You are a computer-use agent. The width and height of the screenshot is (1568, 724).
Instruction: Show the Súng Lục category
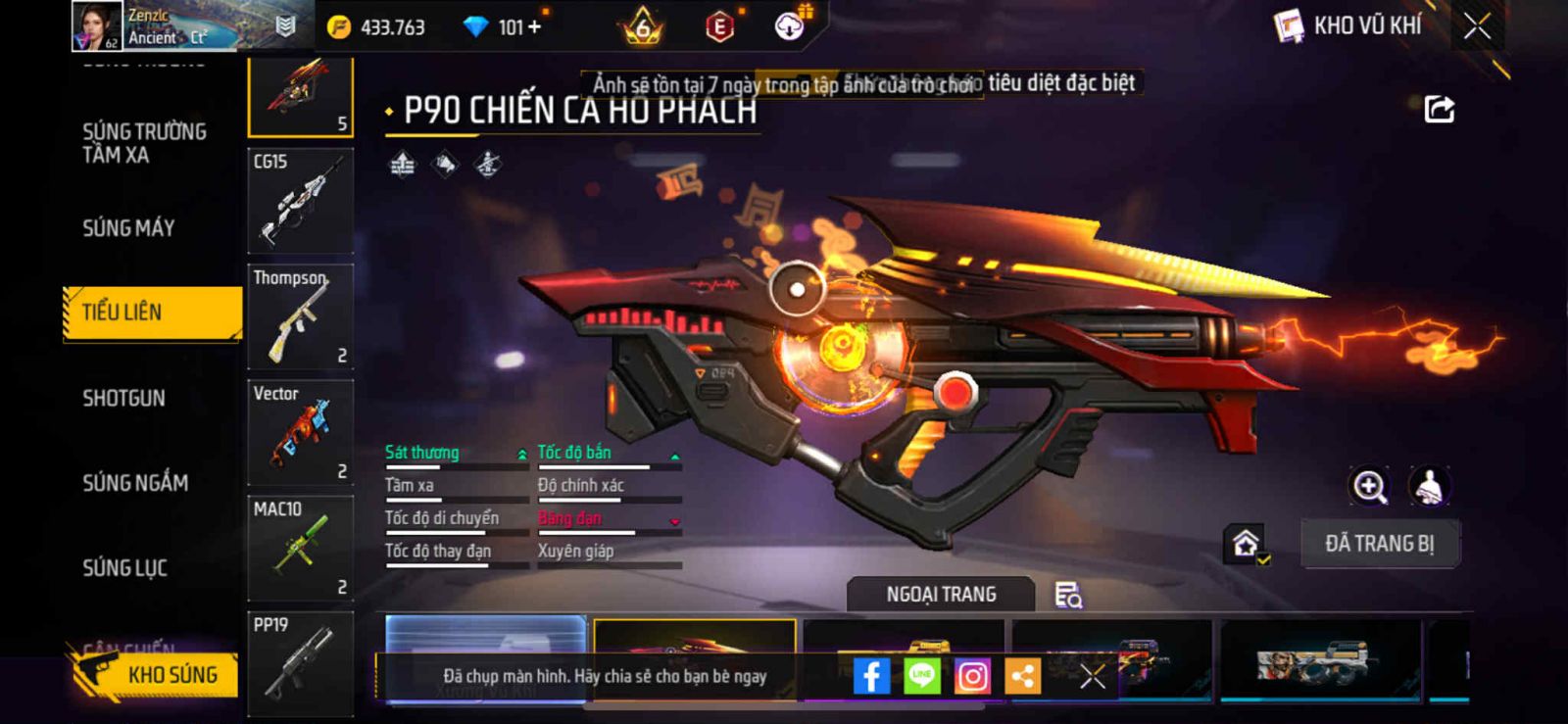click(124, 567)
